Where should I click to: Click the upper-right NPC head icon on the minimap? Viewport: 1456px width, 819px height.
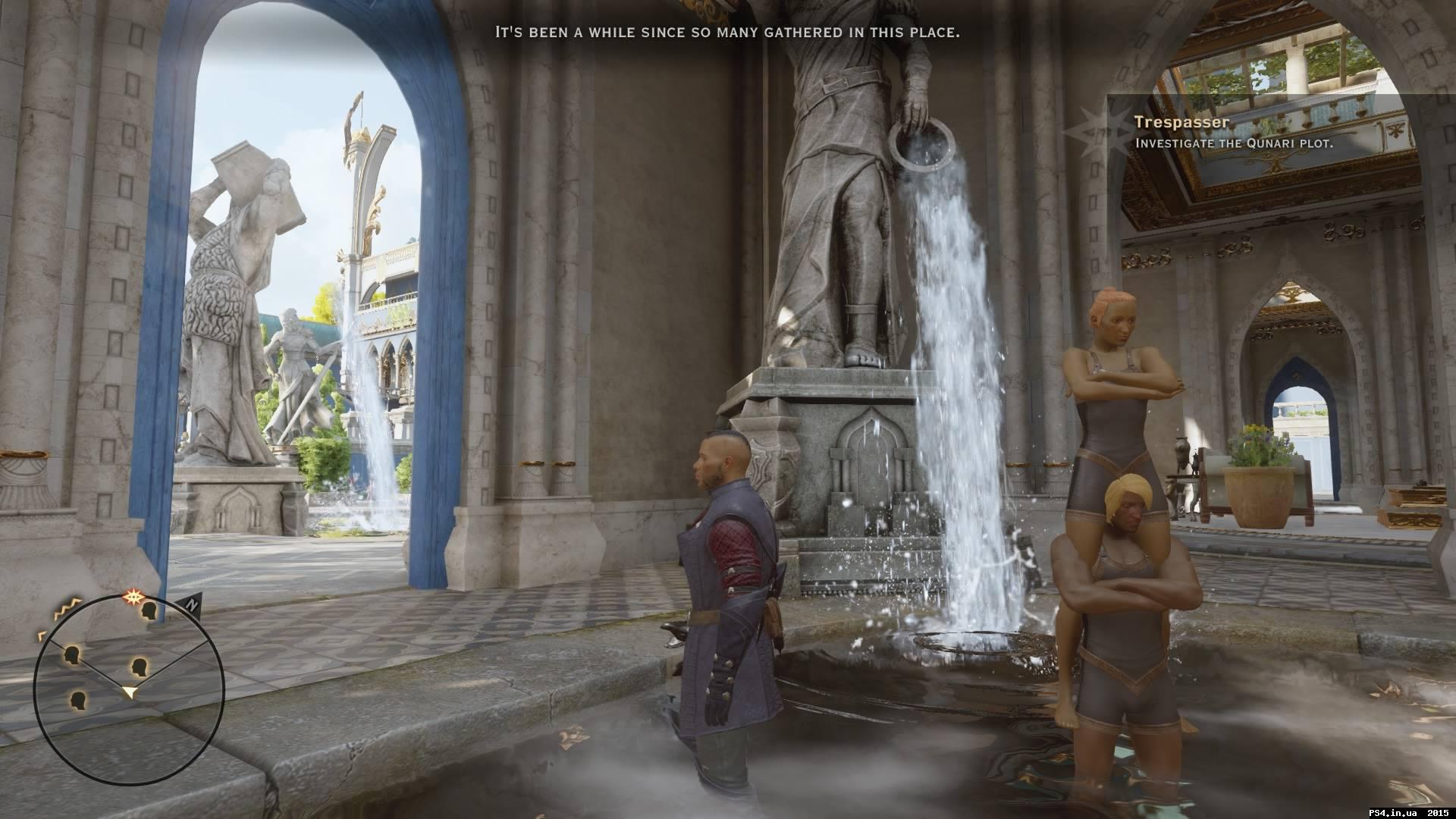pos(149,610)
